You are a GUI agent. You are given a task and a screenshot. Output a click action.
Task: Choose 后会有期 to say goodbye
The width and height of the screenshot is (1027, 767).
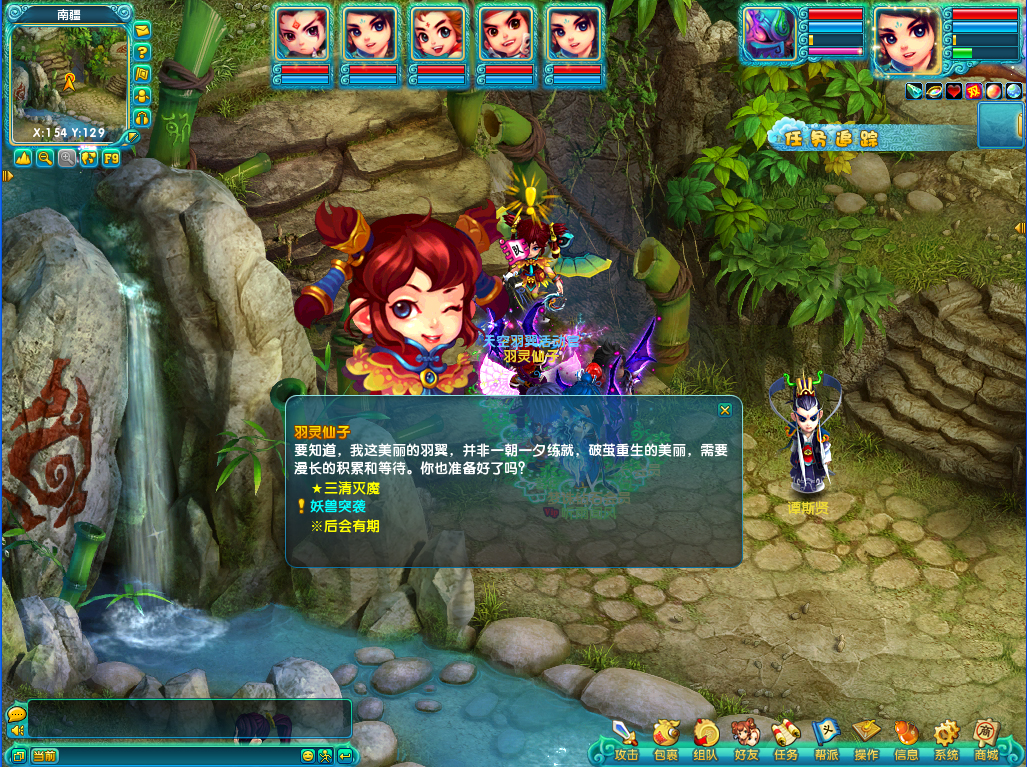(345, 526)
